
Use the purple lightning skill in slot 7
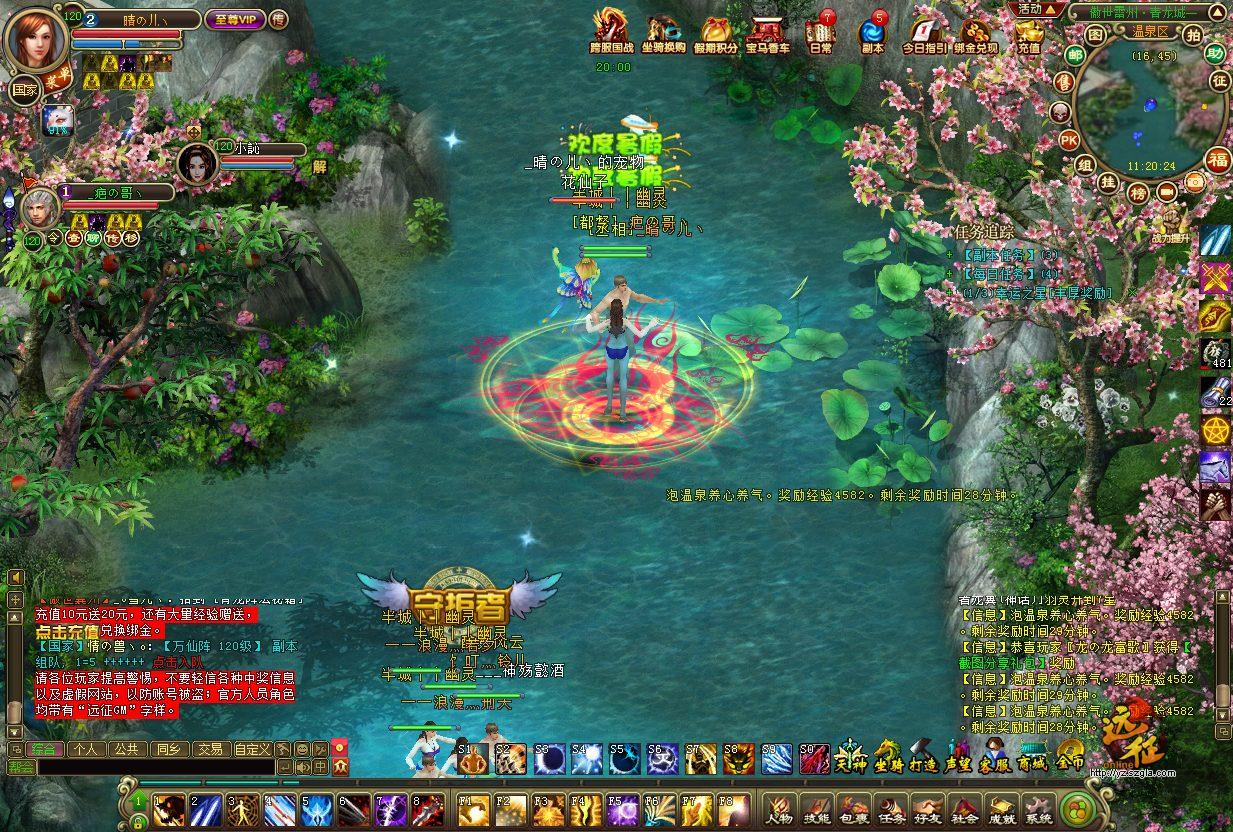coord(390,808)
